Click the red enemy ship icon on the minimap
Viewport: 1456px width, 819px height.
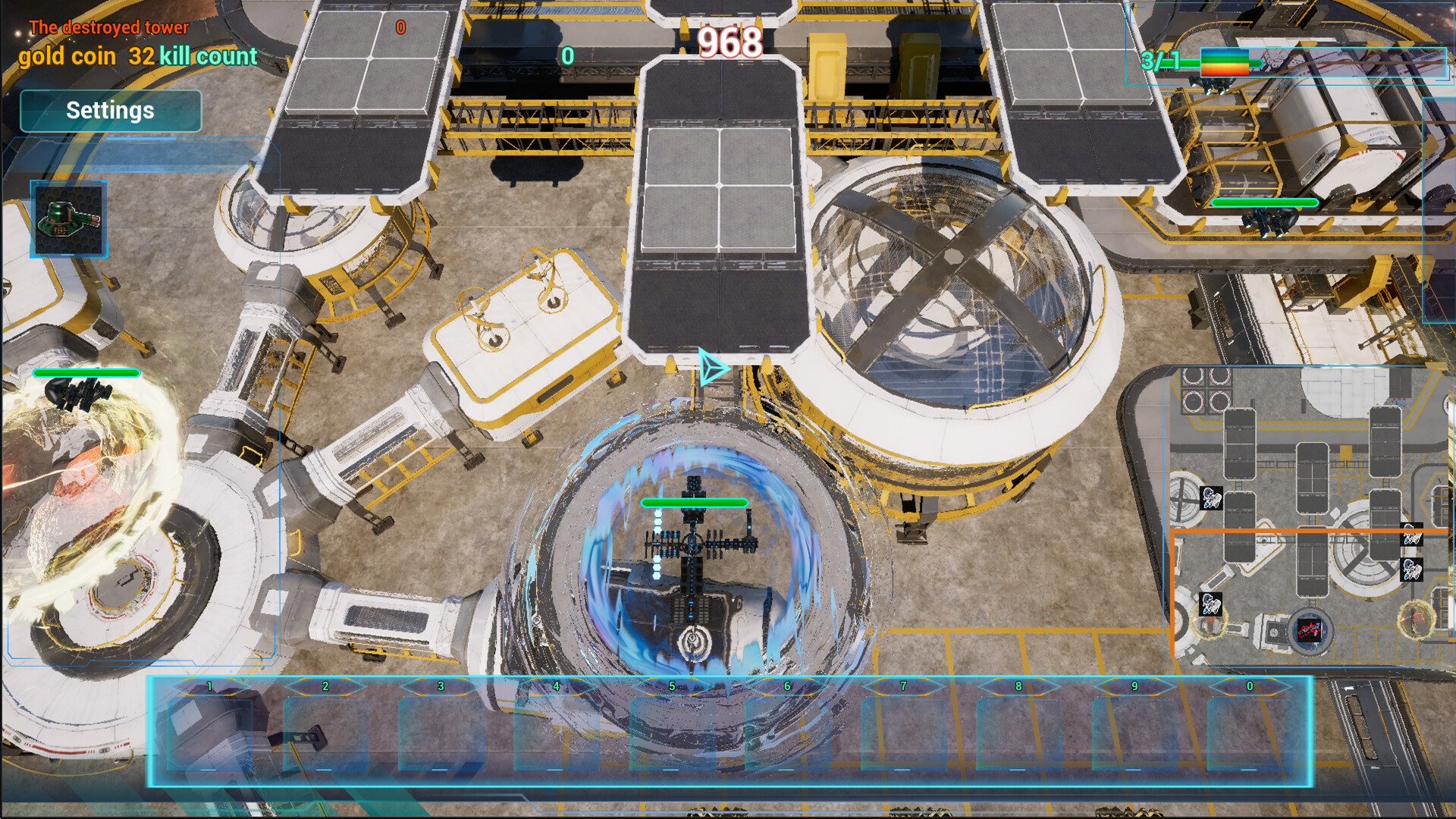[1310, 631]
